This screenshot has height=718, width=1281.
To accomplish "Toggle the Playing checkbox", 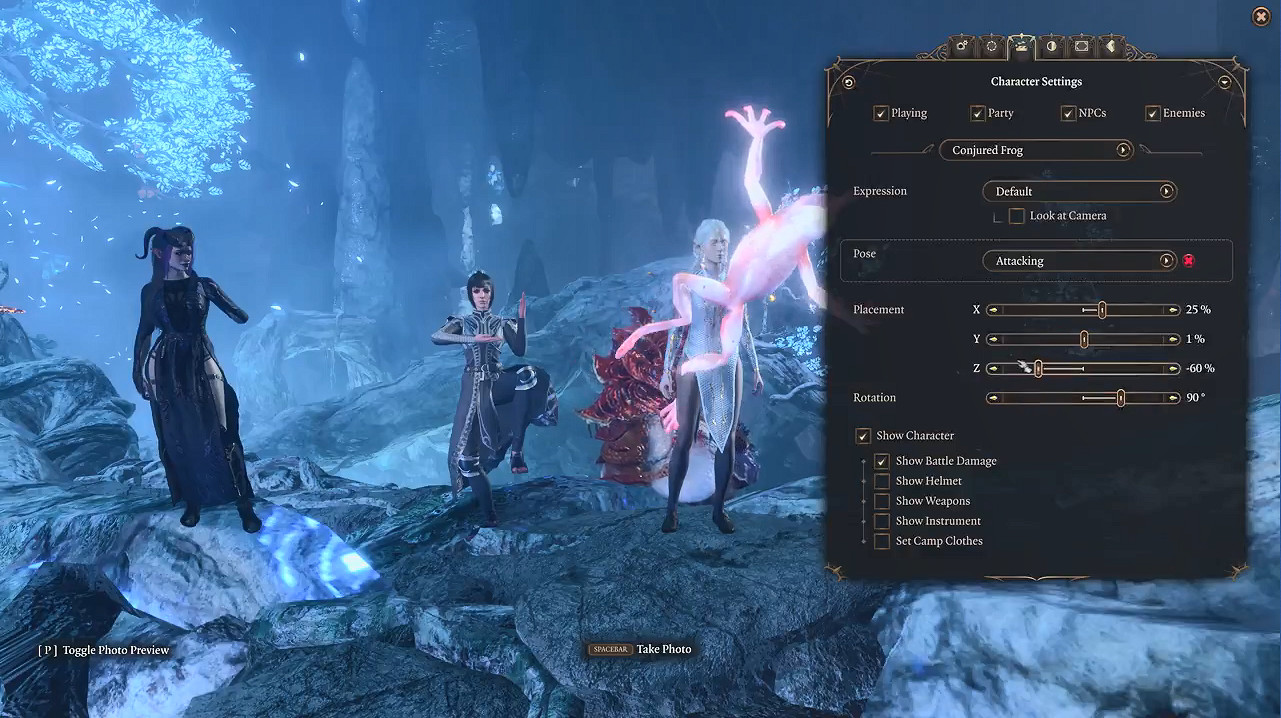I will [x=881, y=114].
